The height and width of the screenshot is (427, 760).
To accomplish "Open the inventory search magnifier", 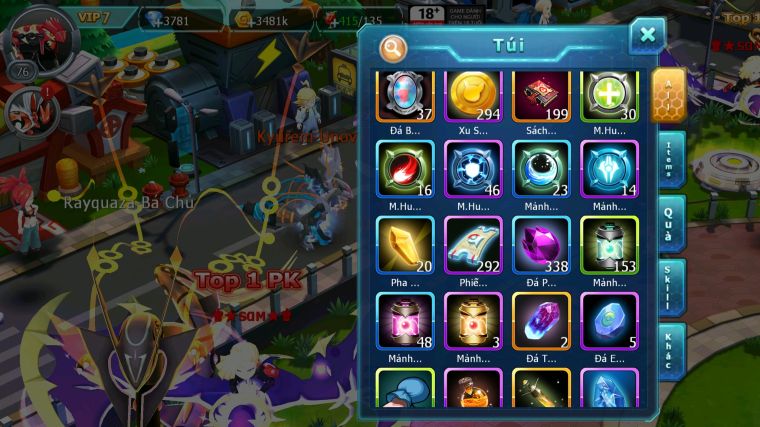I will click(393, 47).
